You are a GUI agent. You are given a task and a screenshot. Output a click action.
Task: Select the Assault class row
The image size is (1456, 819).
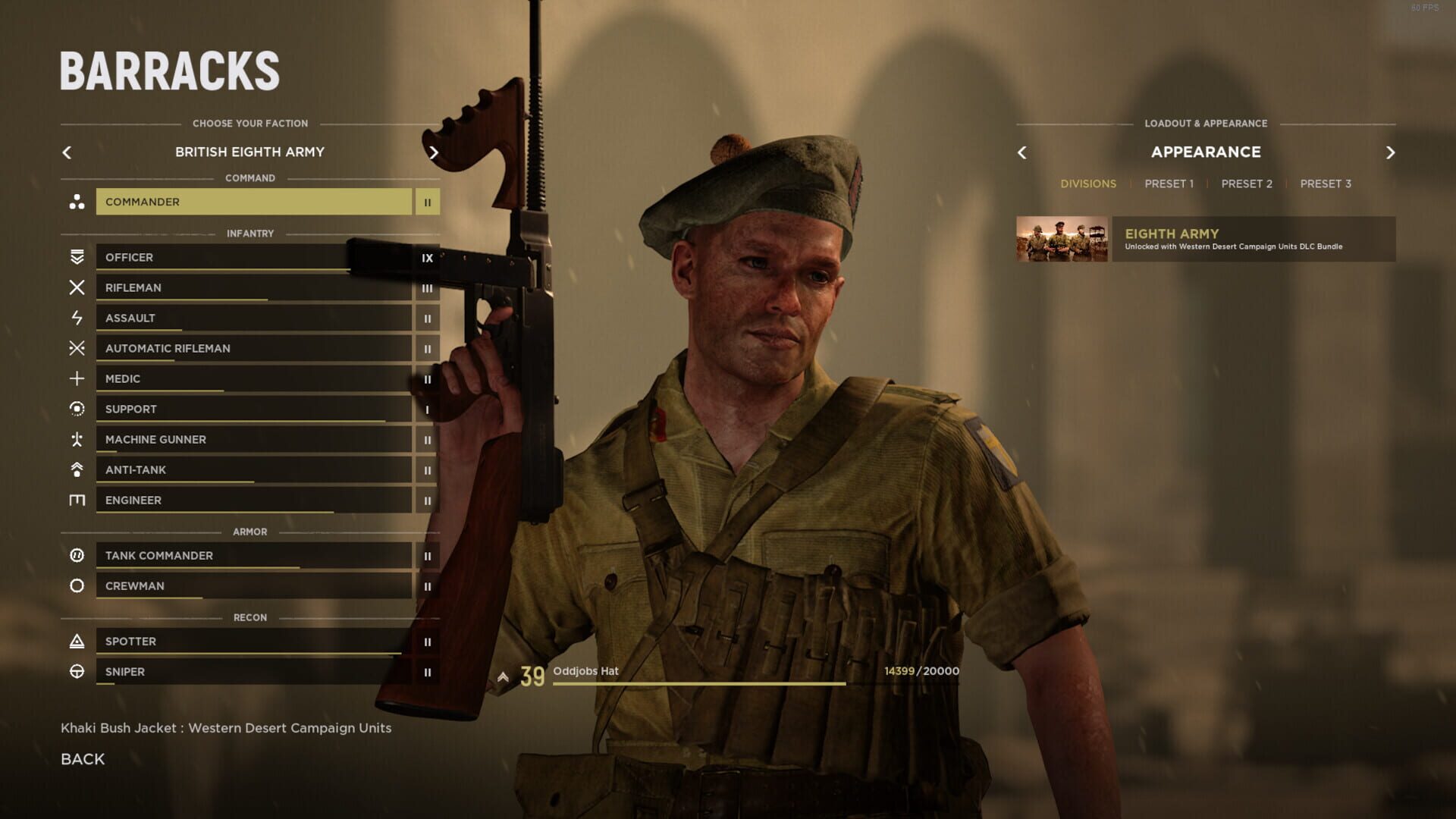pos(254,318)
